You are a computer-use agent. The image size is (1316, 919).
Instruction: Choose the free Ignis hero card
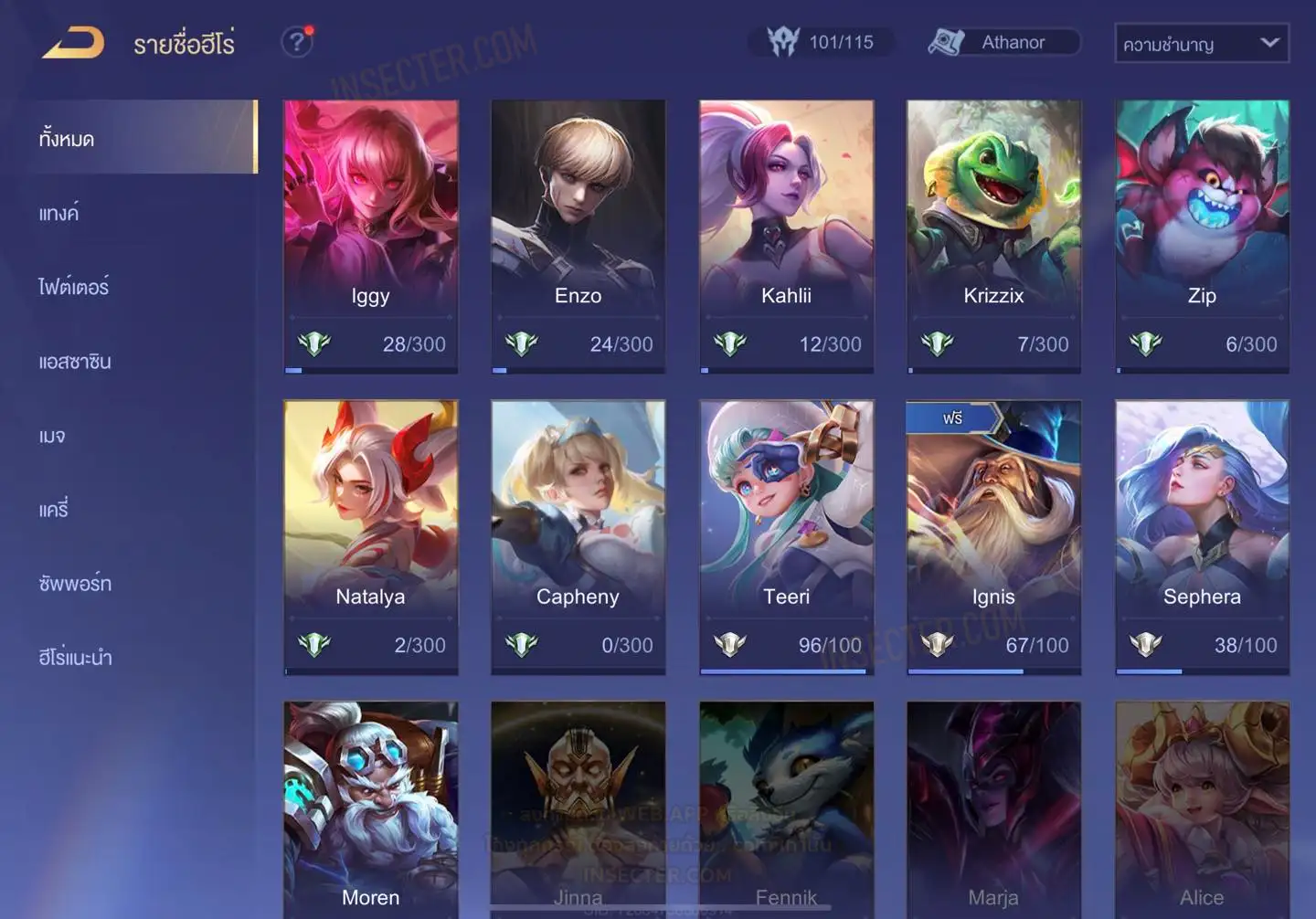pos(993,537)
